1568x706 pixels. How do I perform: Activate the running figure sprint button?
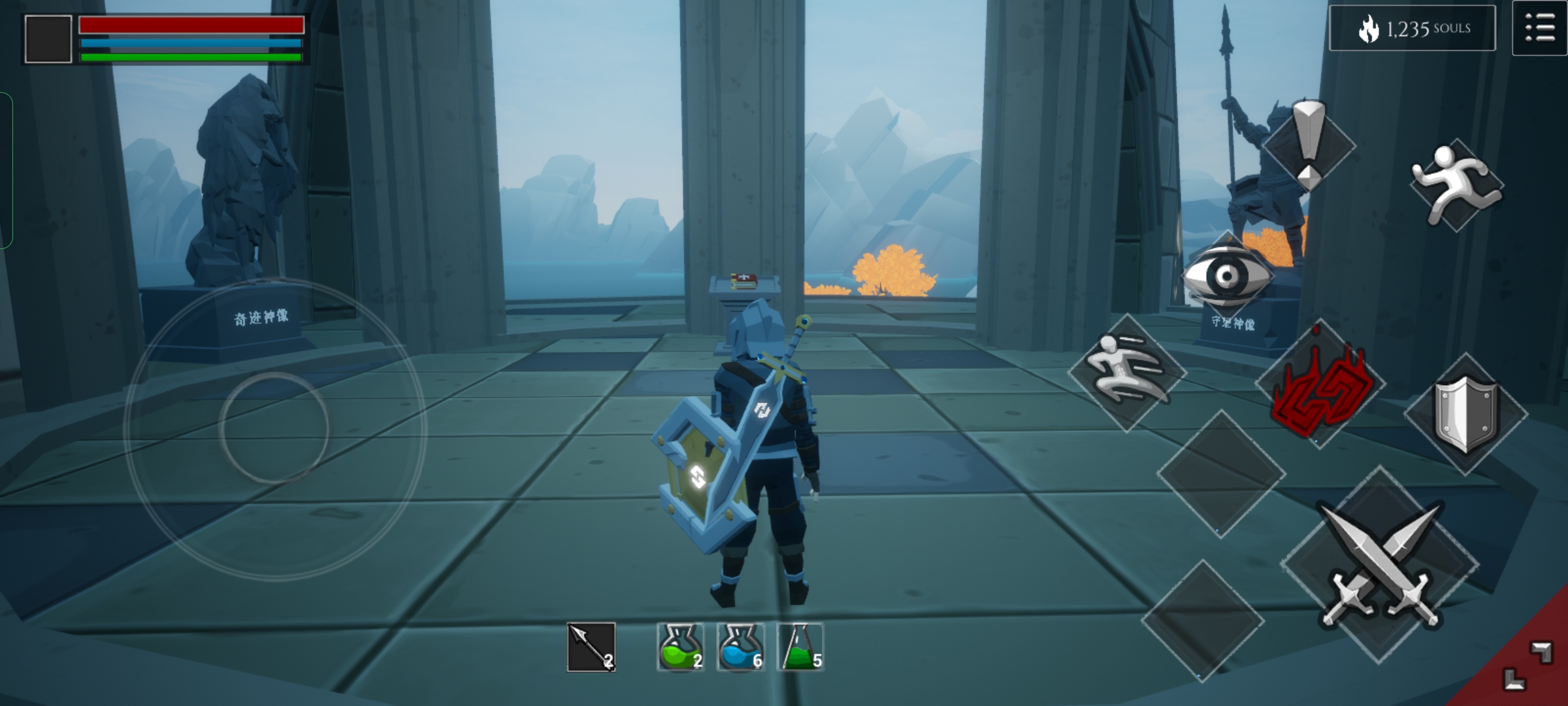[x=1456, y=184]
